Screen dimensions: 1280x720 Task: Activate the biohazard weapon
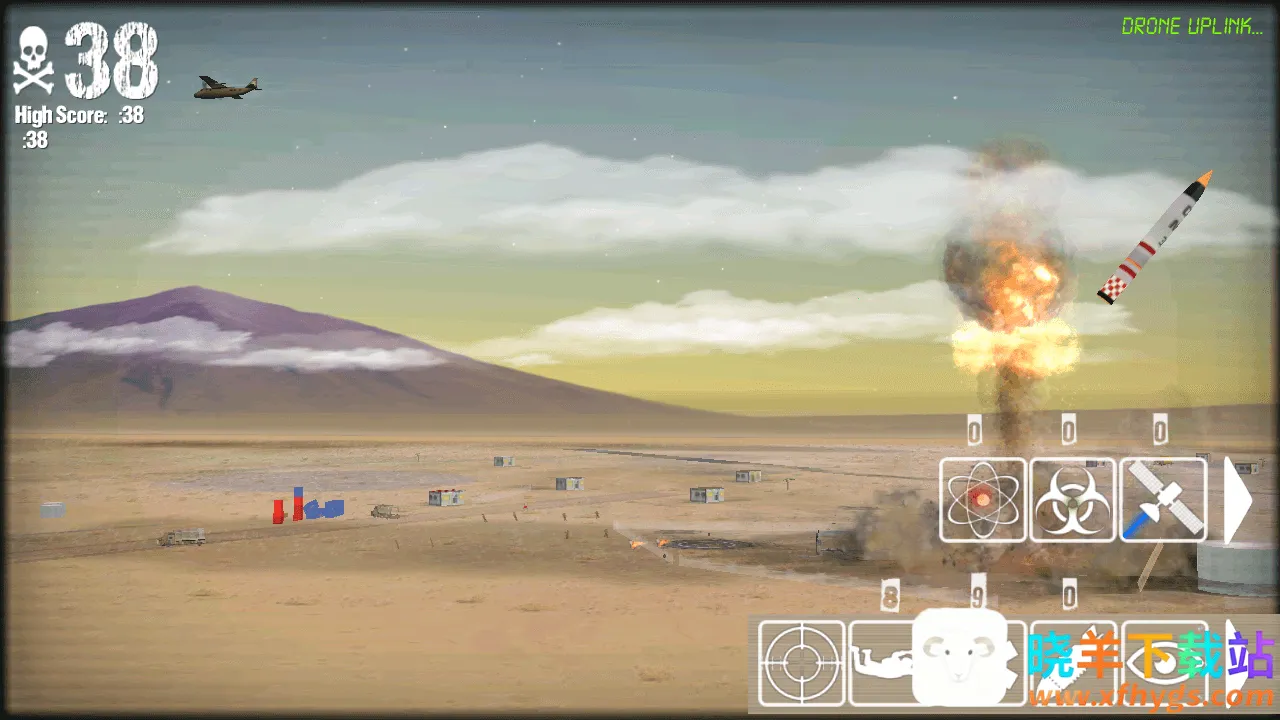coord(1073,500)
